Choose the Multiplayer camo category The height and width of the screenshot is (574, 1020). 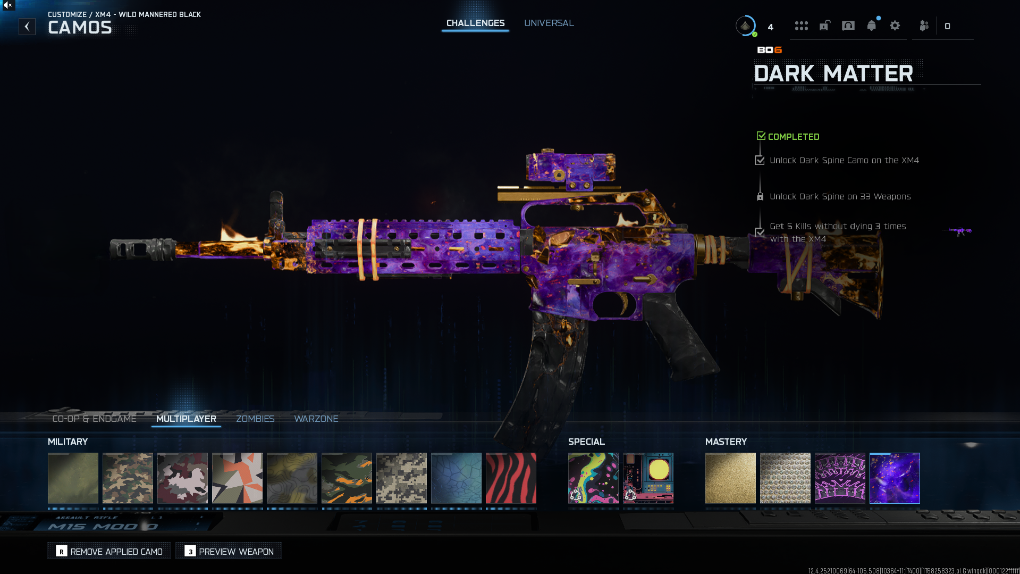[x=186, y=419]
